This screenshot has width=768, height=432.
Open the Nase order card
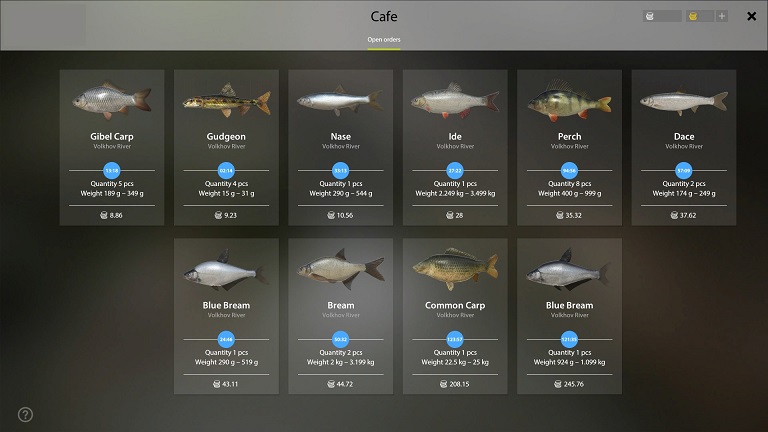[340, 147]
